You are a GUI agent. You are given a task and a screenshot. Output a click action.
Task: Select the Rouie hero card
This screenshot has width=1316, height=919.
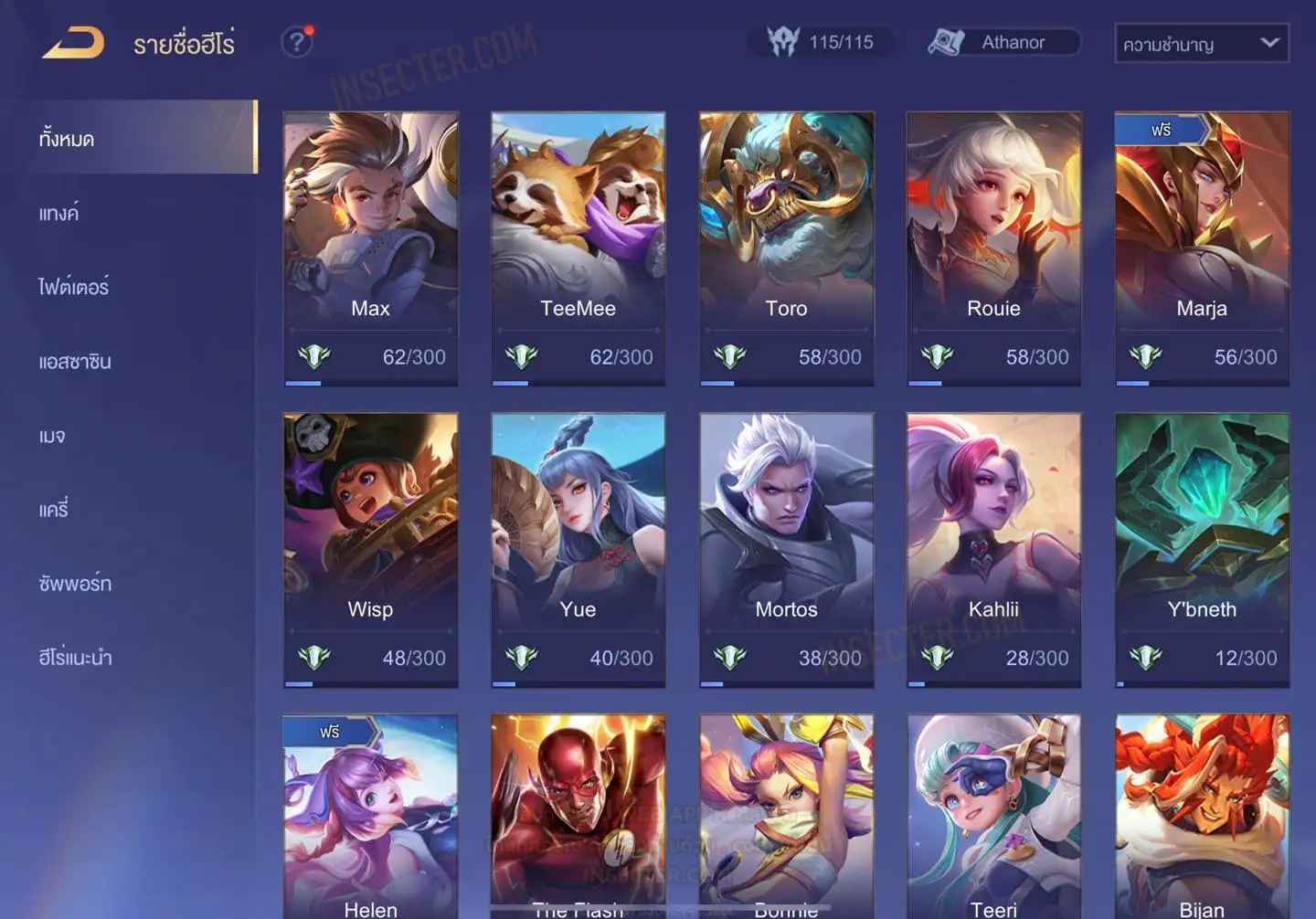993,248
